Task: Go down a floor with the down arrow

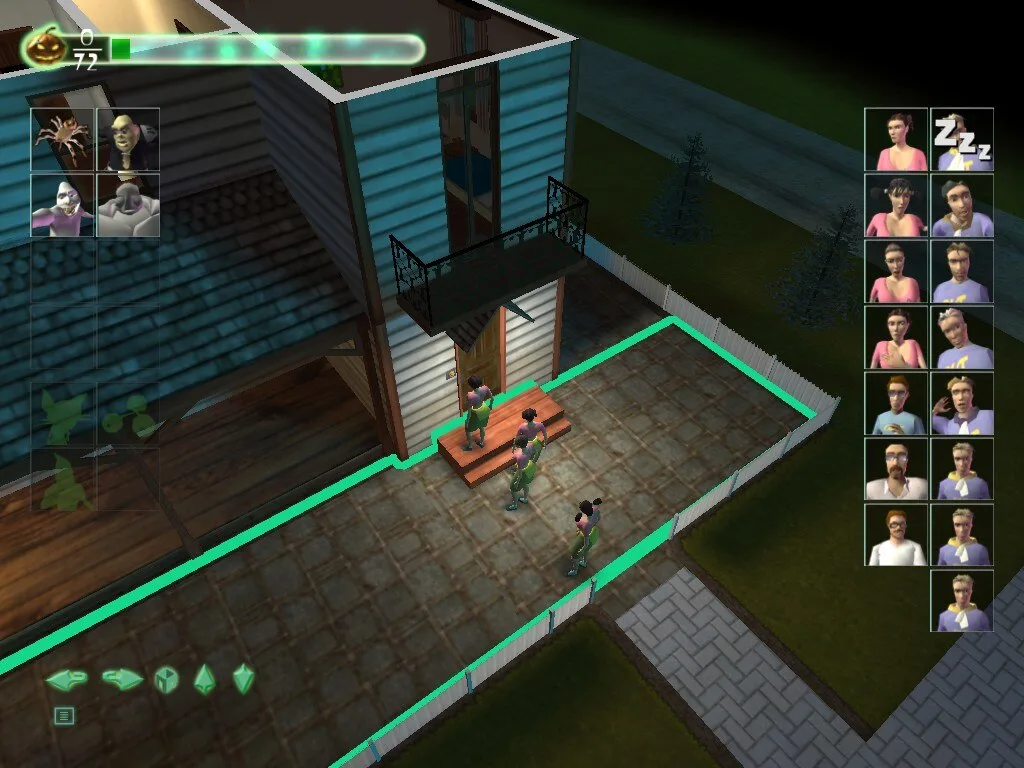Action: pyautogui.click(x=243, y=679)
